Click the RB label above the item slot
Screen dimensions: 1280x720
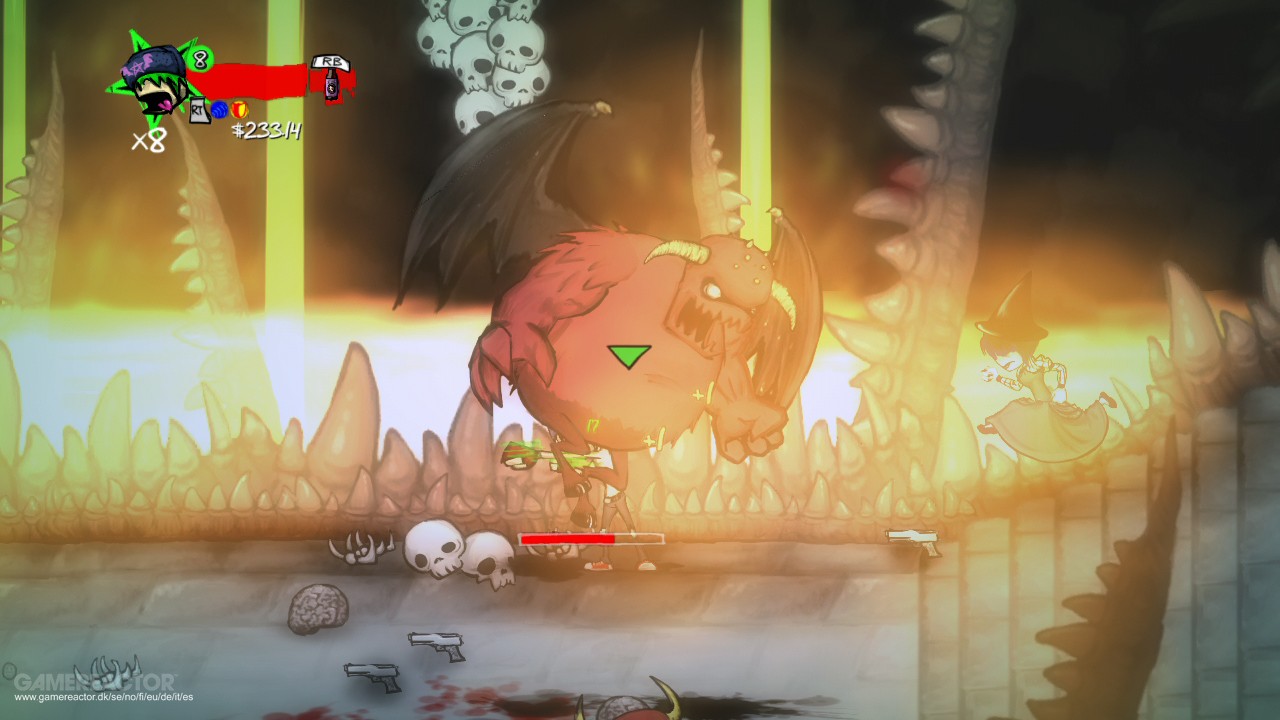(332, 62)
